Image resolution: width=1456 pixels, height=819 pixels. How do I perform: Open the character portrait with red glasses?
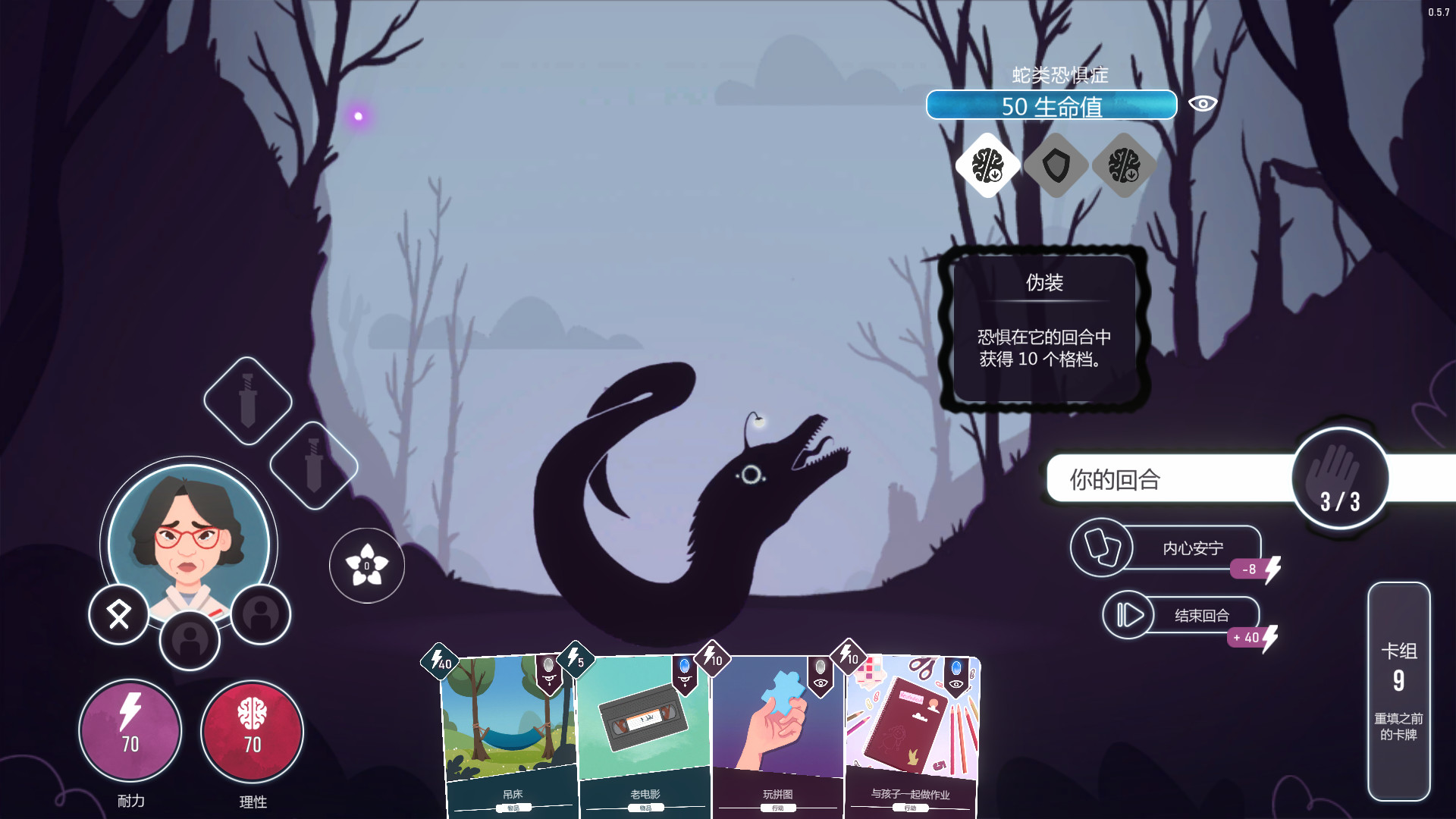189,540
